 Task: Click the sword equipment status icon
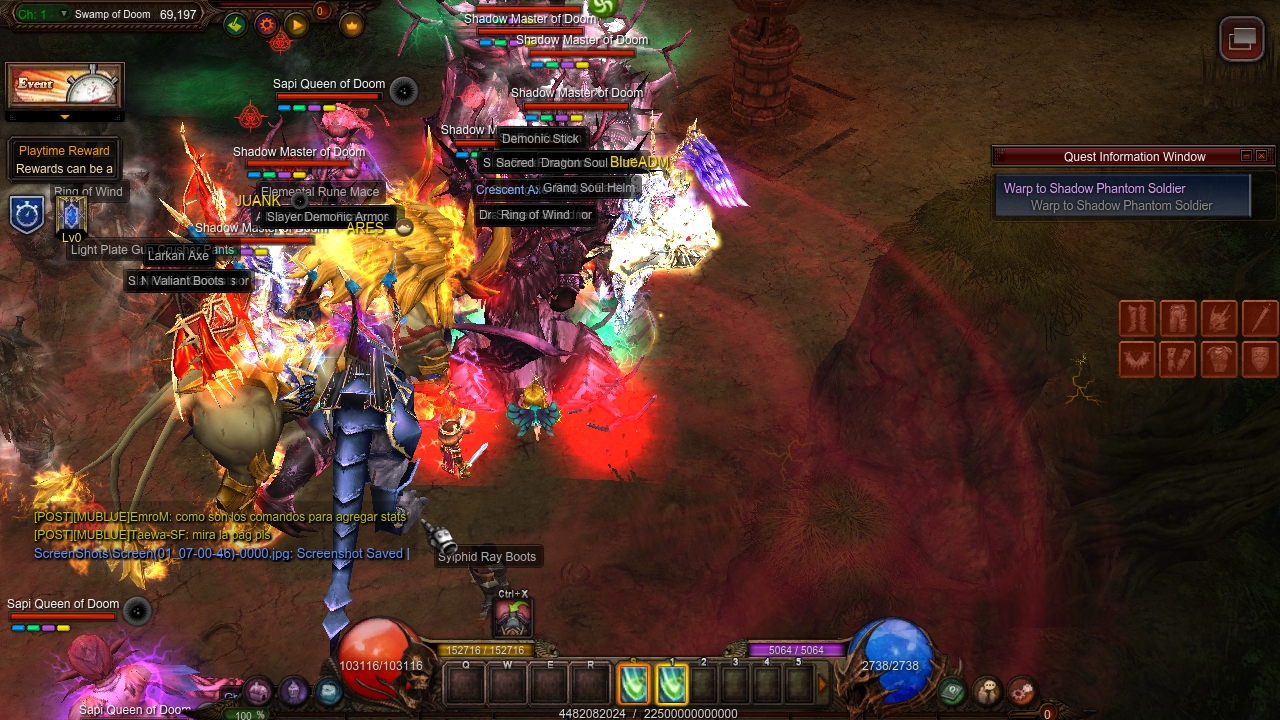[1260, 319]
